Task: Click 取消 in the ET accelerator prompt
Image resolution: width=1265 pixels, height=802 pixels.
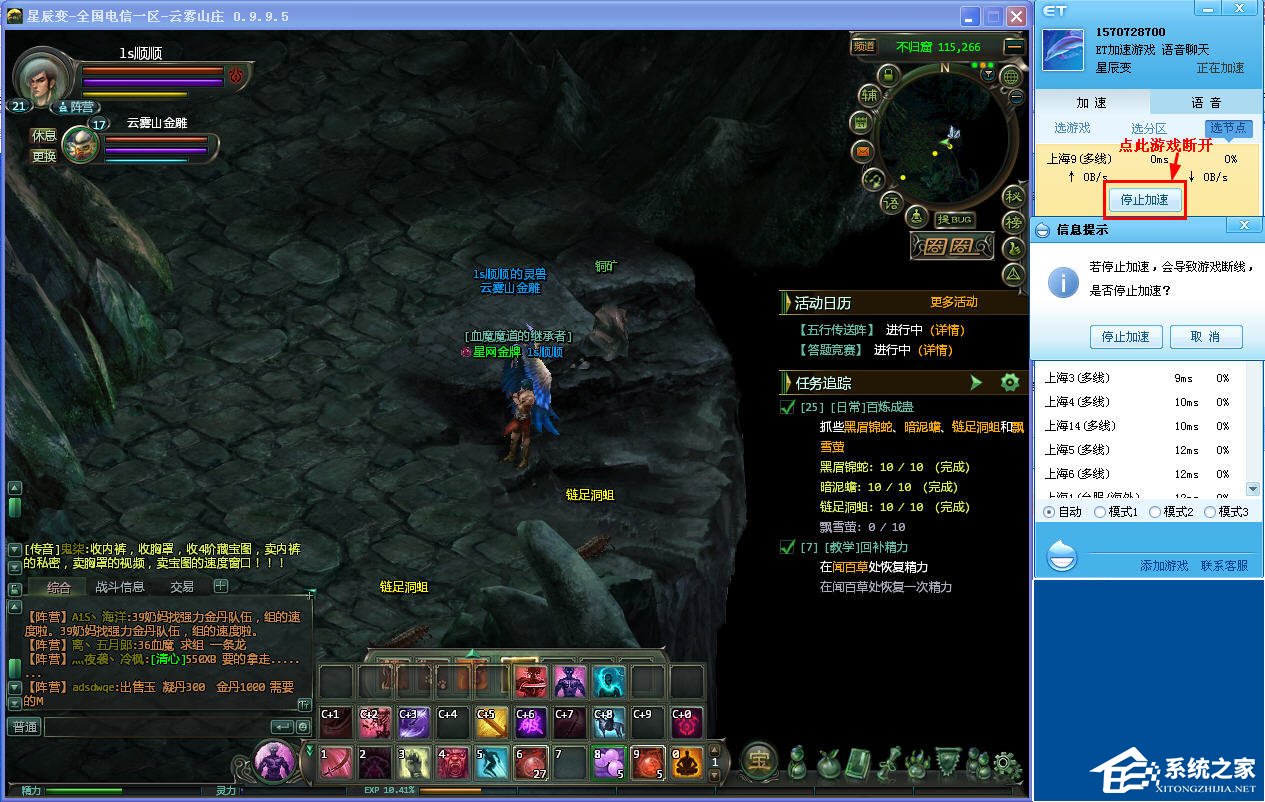Action: pos(1205,337)
